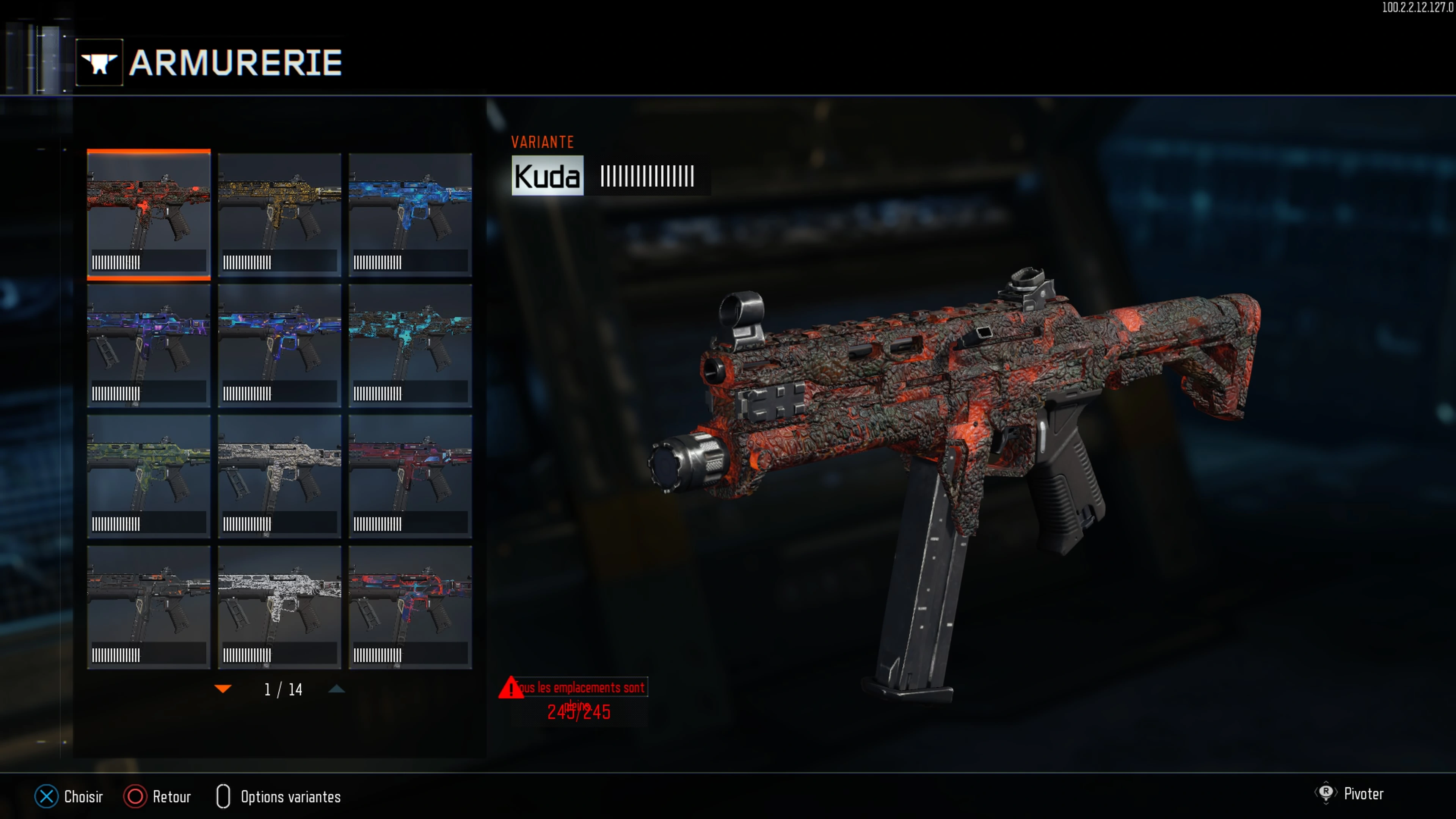The width and height of the screenshot is (1456, 819).
Task: Choose the crimson and blue Kuda variant
Action: 410,476
